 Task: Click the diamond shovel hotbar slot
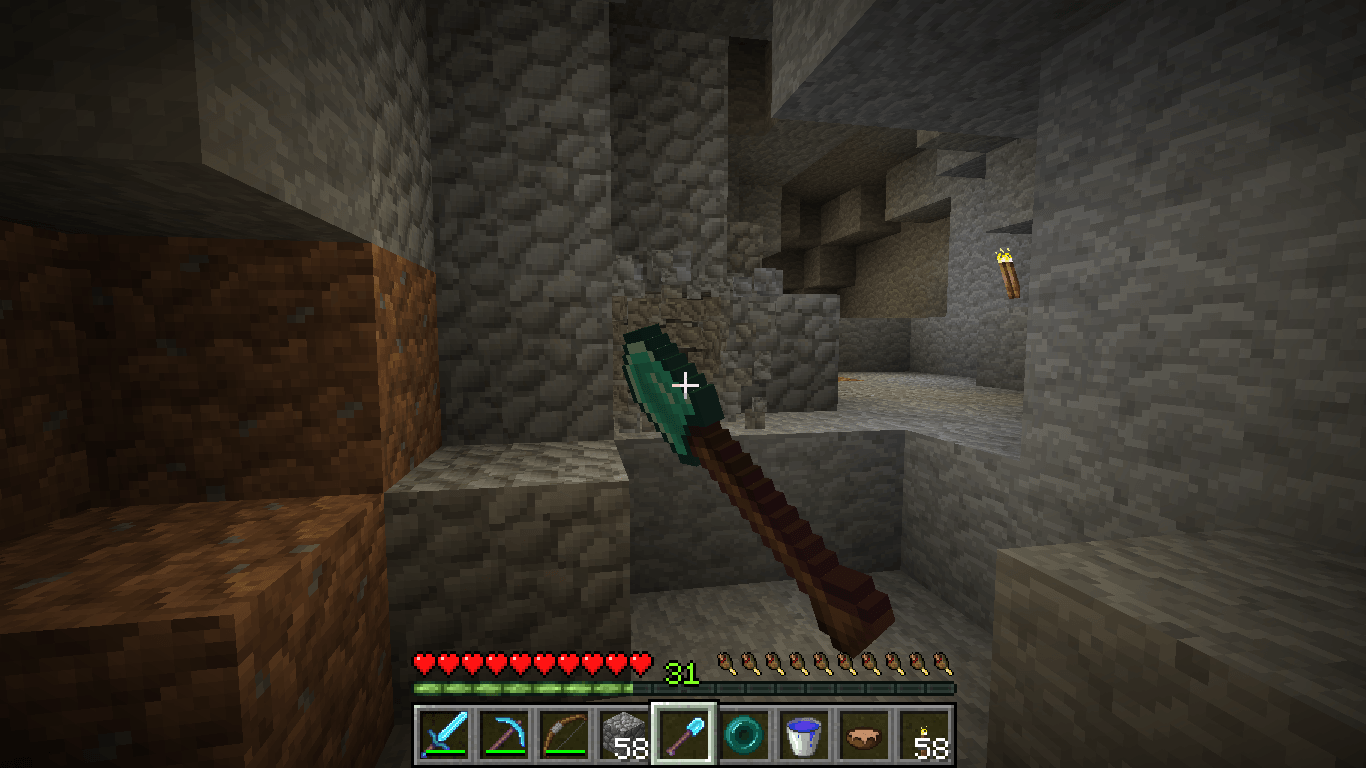(x=684, y=734)
